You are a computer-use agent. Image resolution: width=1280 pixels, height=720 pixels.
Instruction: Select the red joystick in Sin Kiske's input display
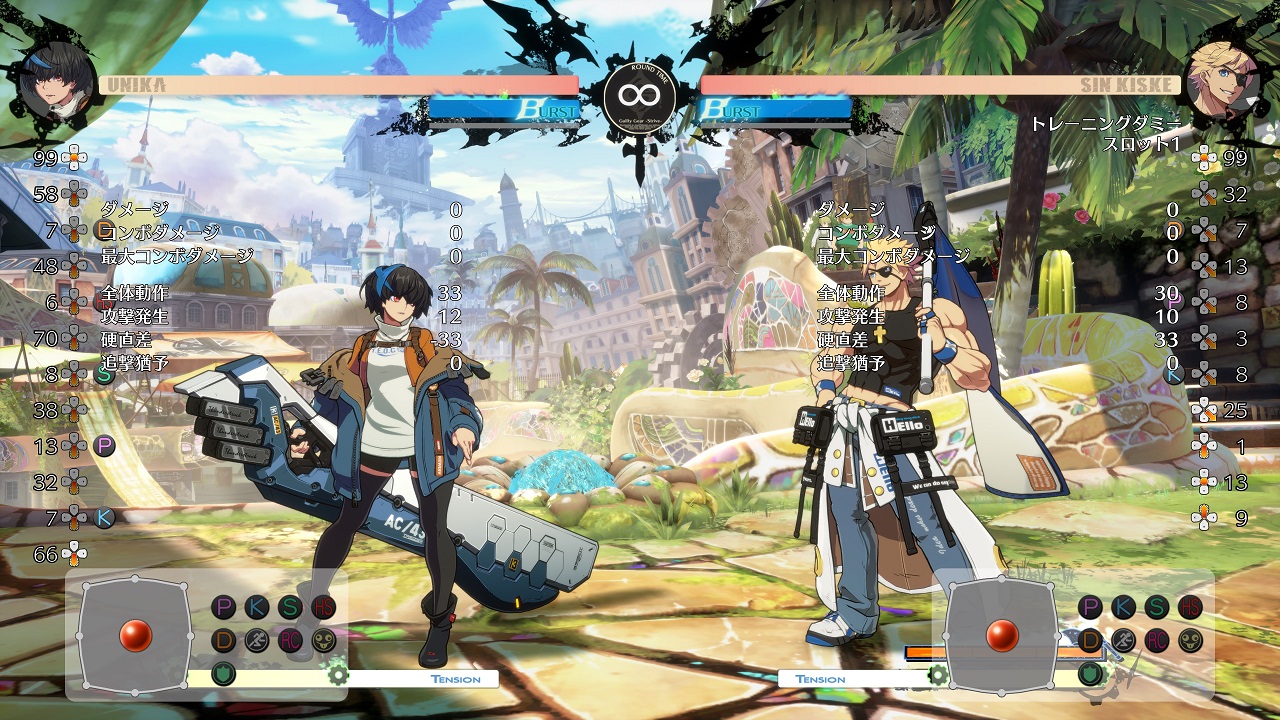coord(1002,634)
